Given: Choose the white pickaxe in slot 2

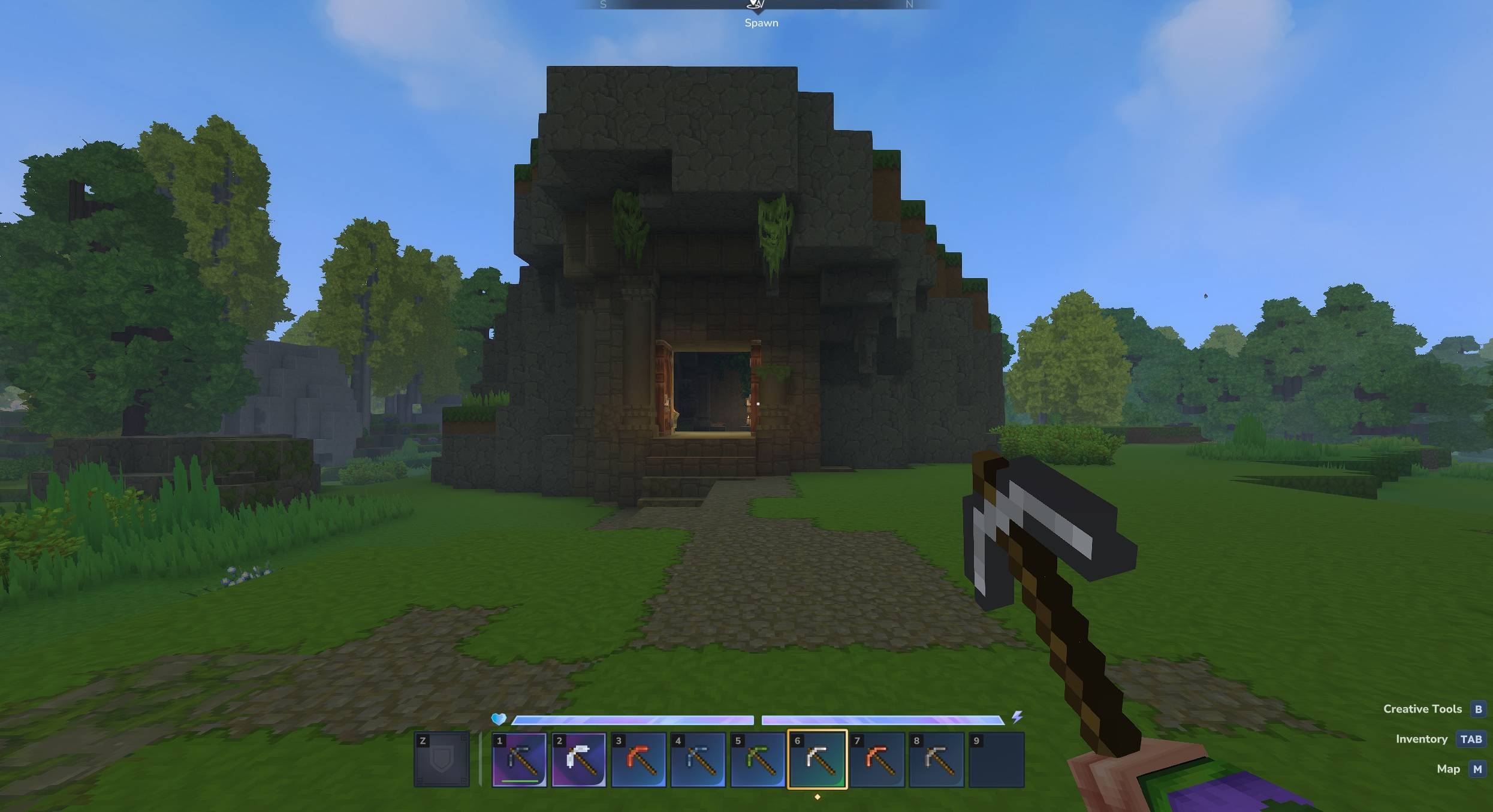Looking at the screenshot, I should point(578,759).
